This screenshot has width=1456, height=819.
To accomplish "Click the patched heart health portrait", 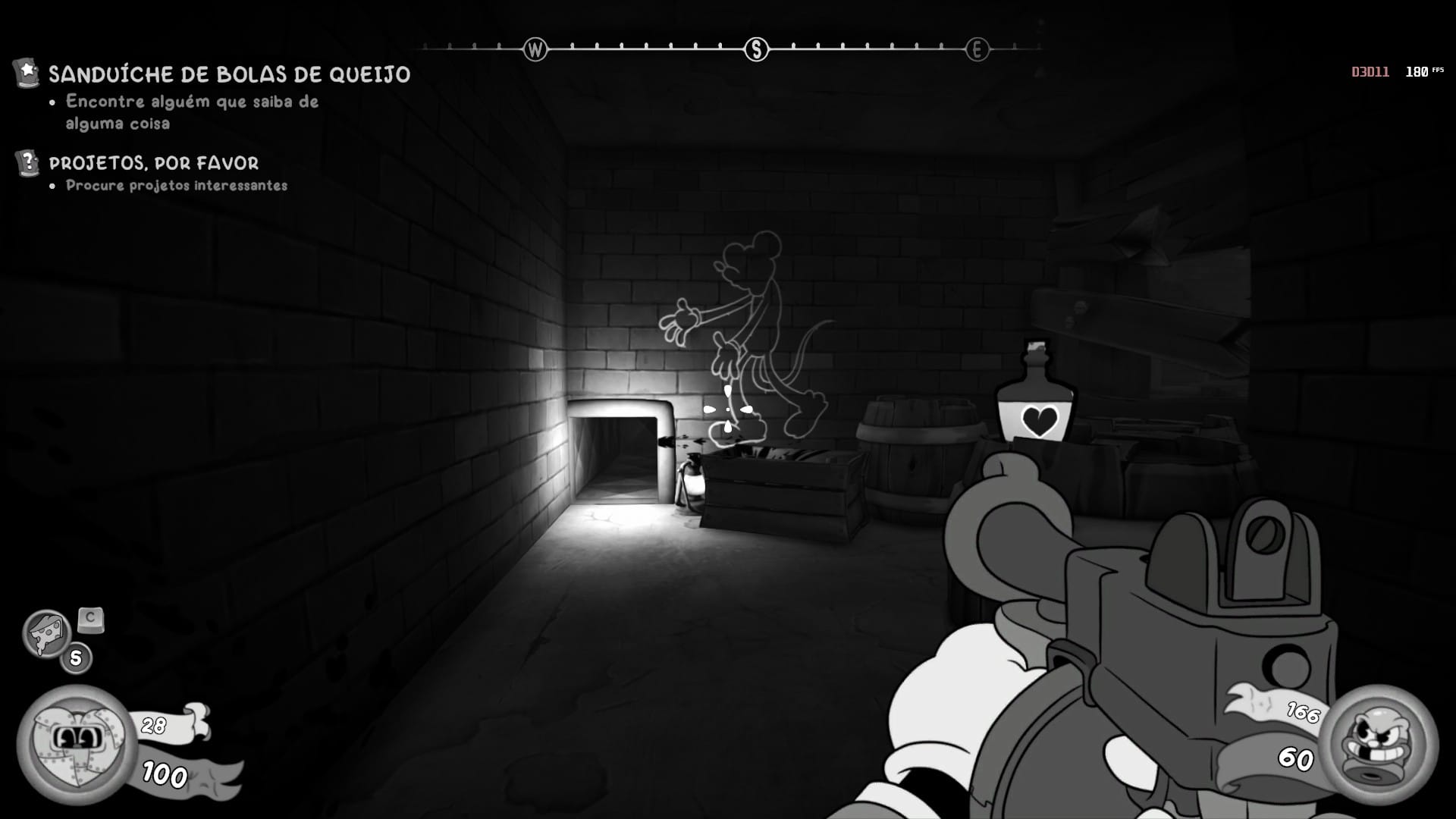I will (x=76, y=744).
